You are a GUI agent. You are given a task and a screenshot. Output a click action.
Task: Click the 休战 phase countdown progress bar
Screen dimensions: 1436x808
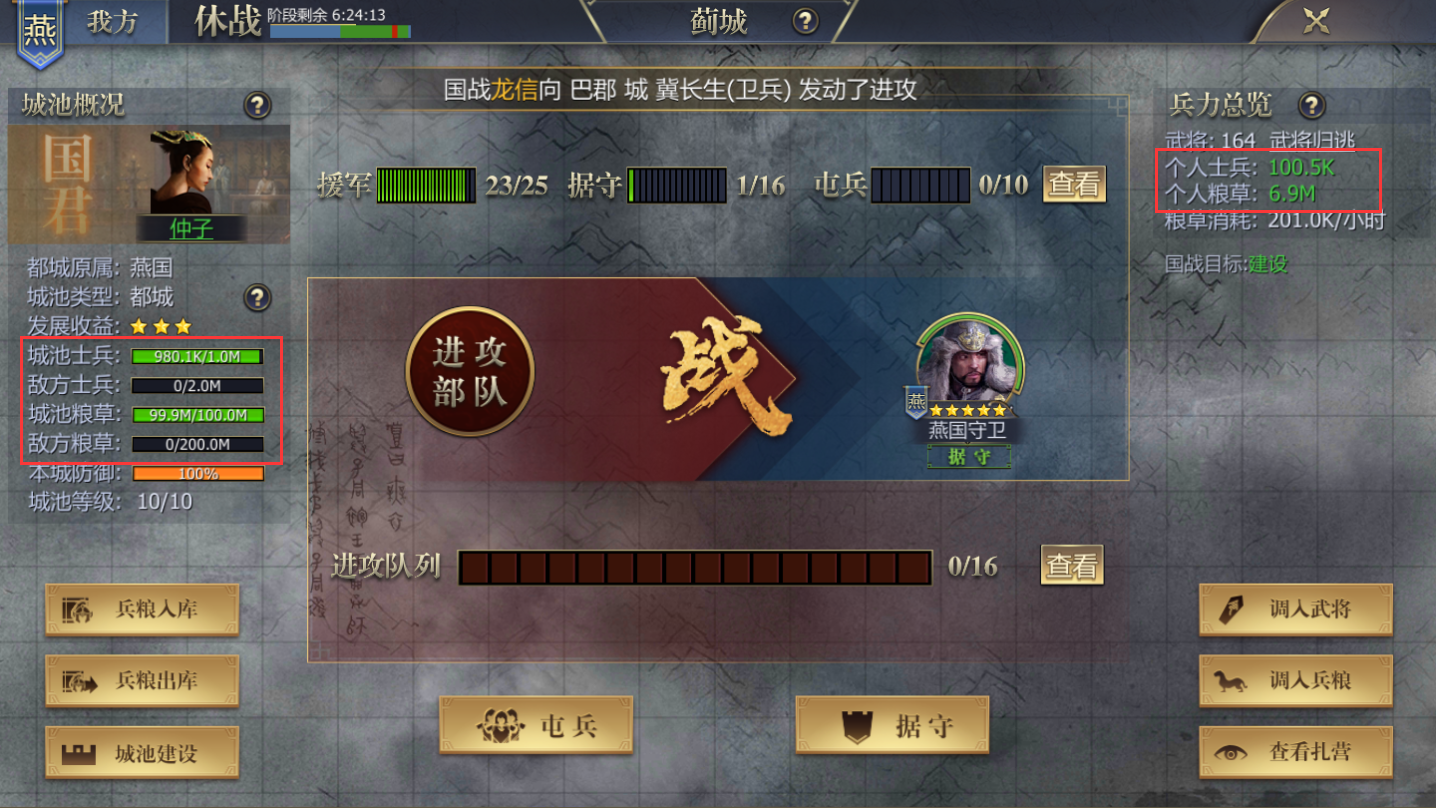341,30
